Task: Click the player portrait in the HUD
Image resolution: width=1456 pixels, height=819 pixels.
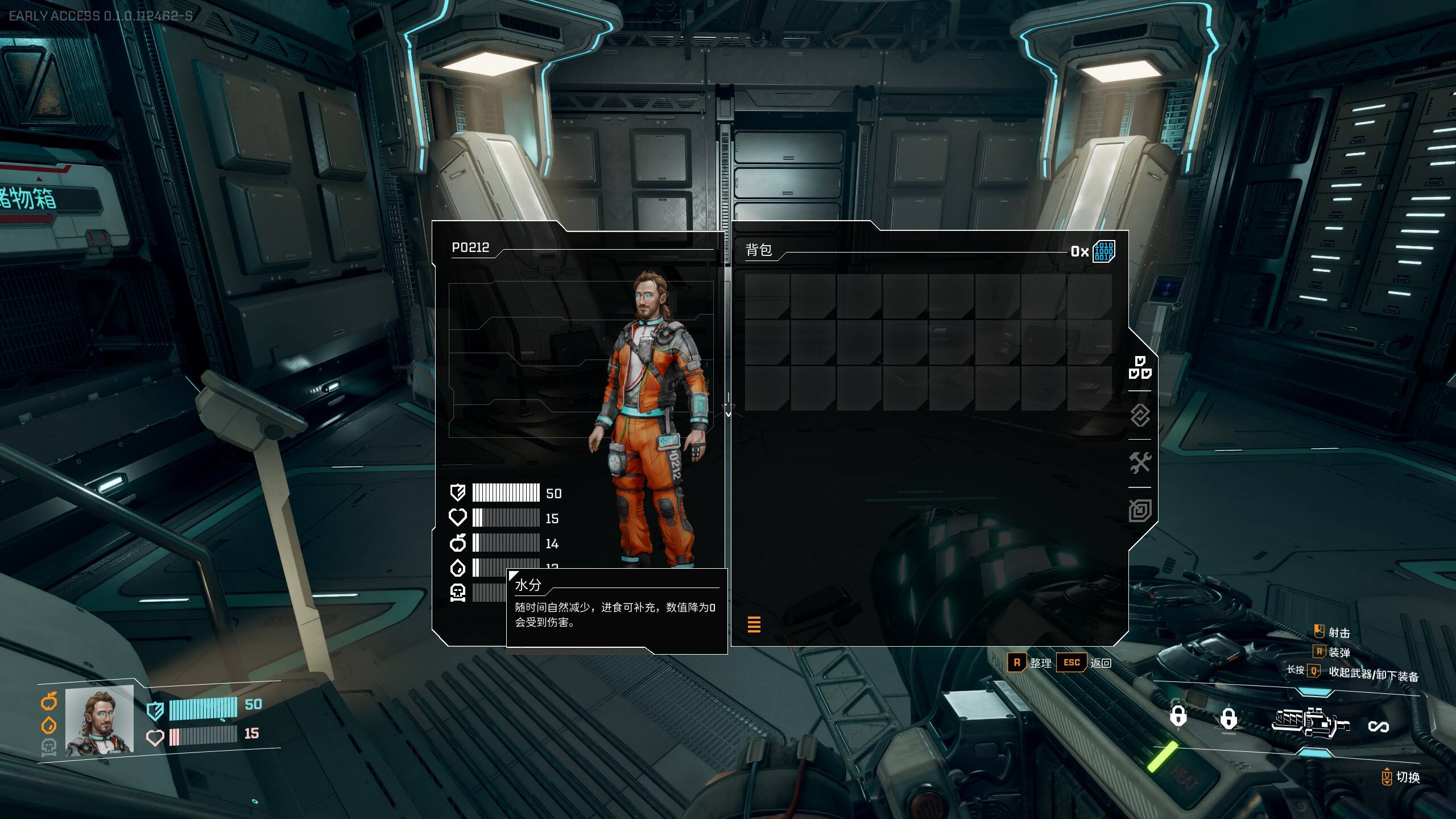Action: (x=100, y=720)
